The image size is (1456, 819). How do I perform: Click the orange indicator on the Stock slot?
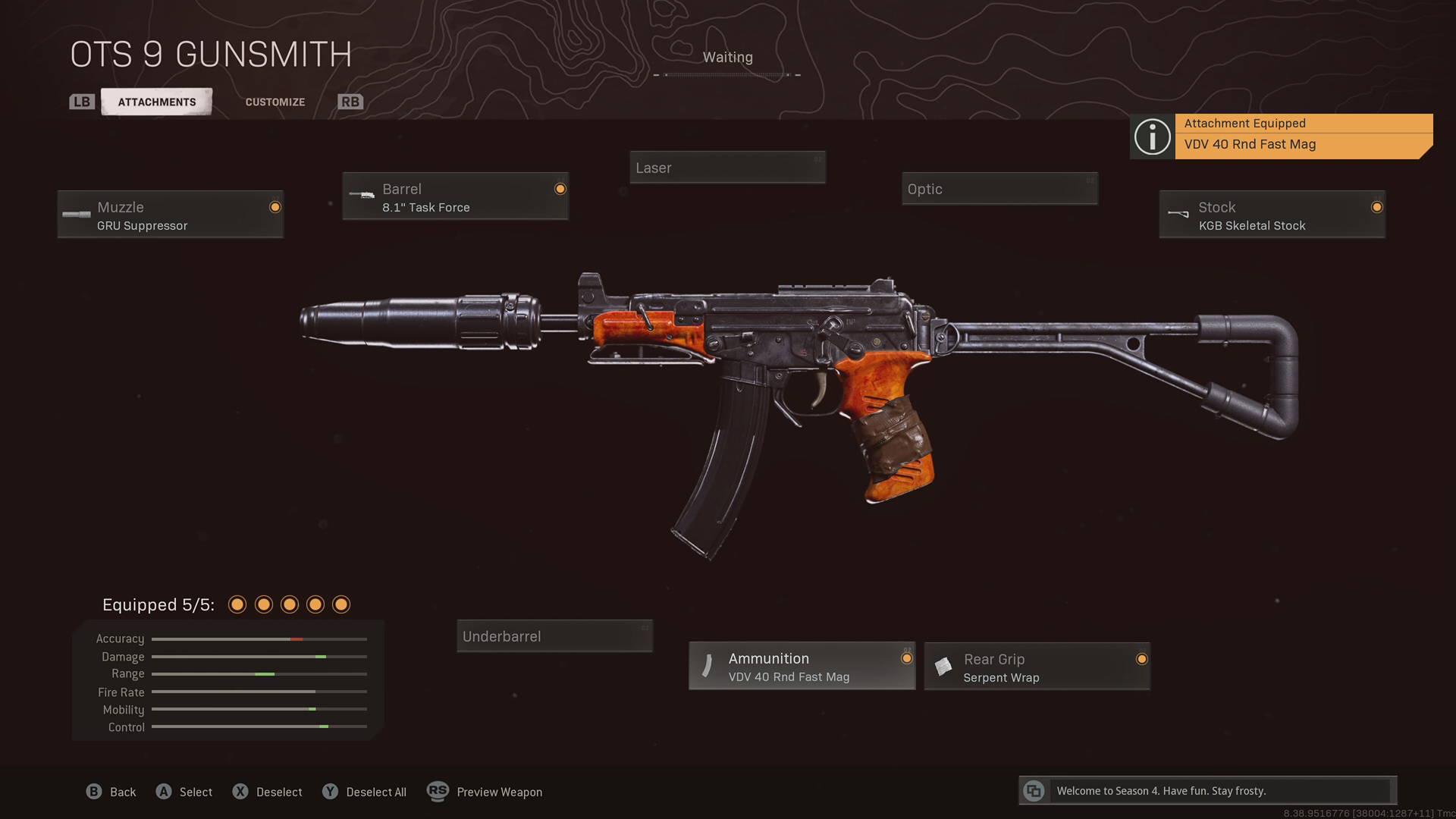(1376, 206)
